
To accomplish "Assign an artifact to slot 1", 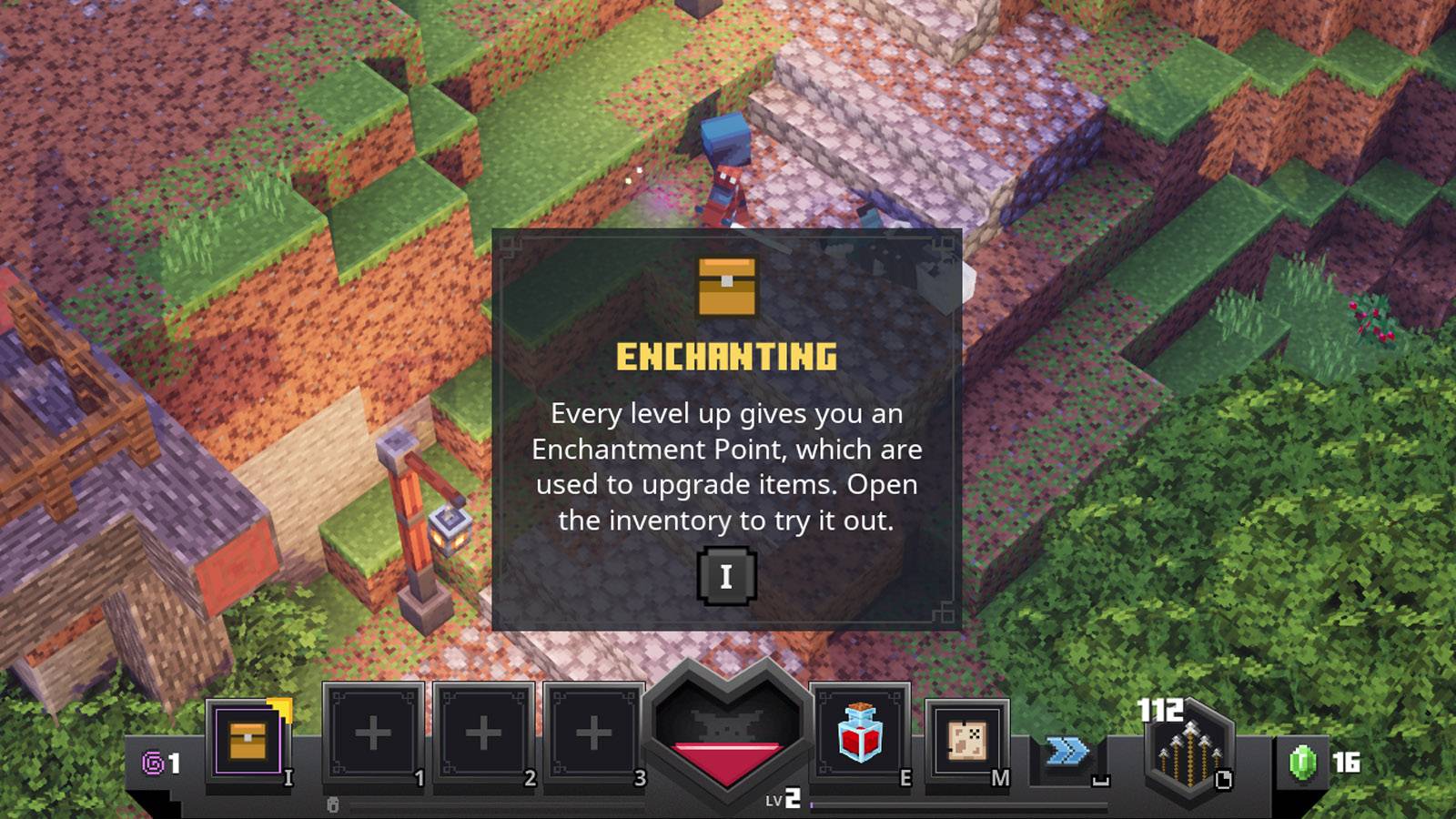I will (373, 733).
